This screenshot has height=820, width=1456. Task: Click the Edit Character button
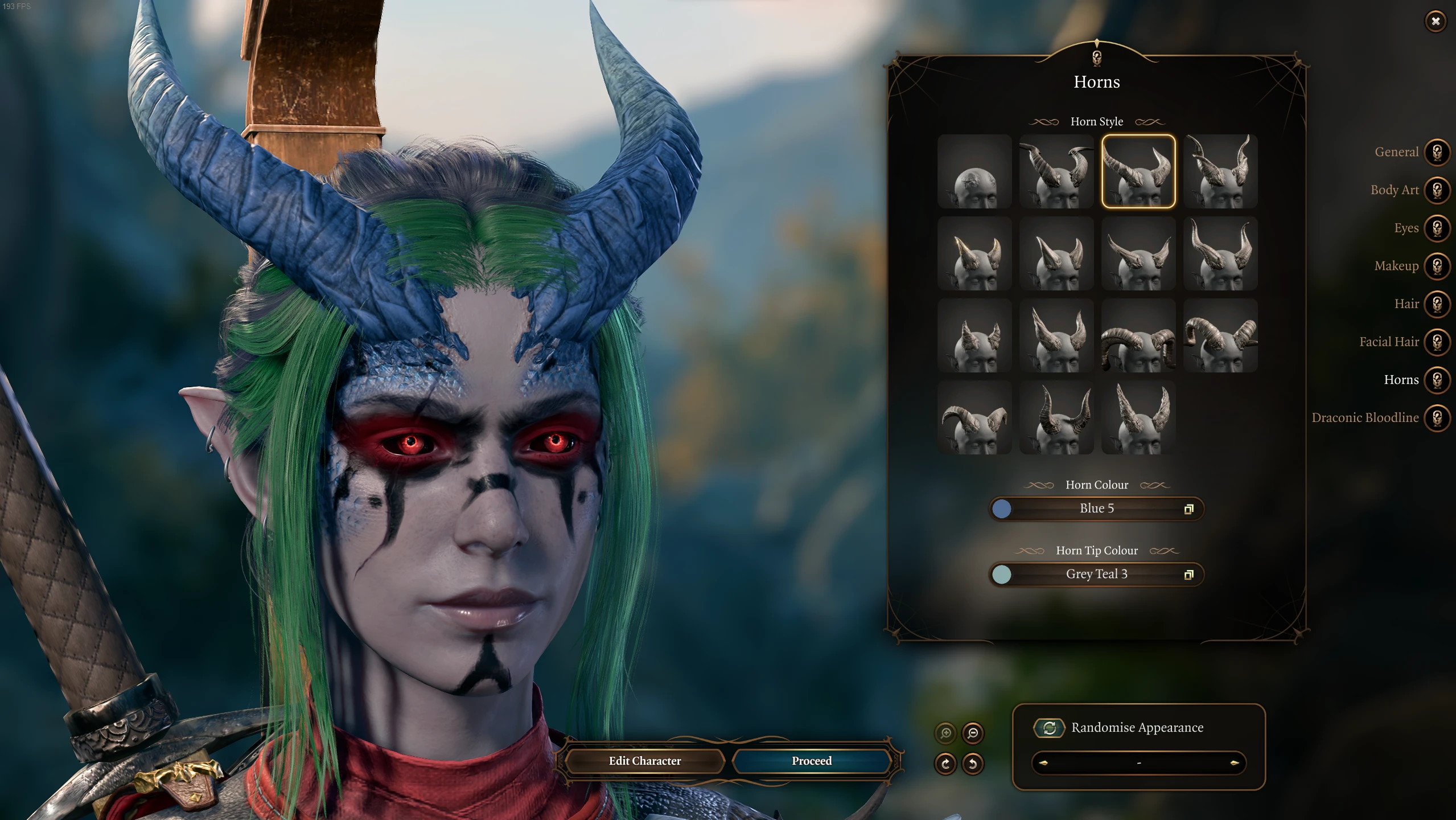click(x=644, y=761)
